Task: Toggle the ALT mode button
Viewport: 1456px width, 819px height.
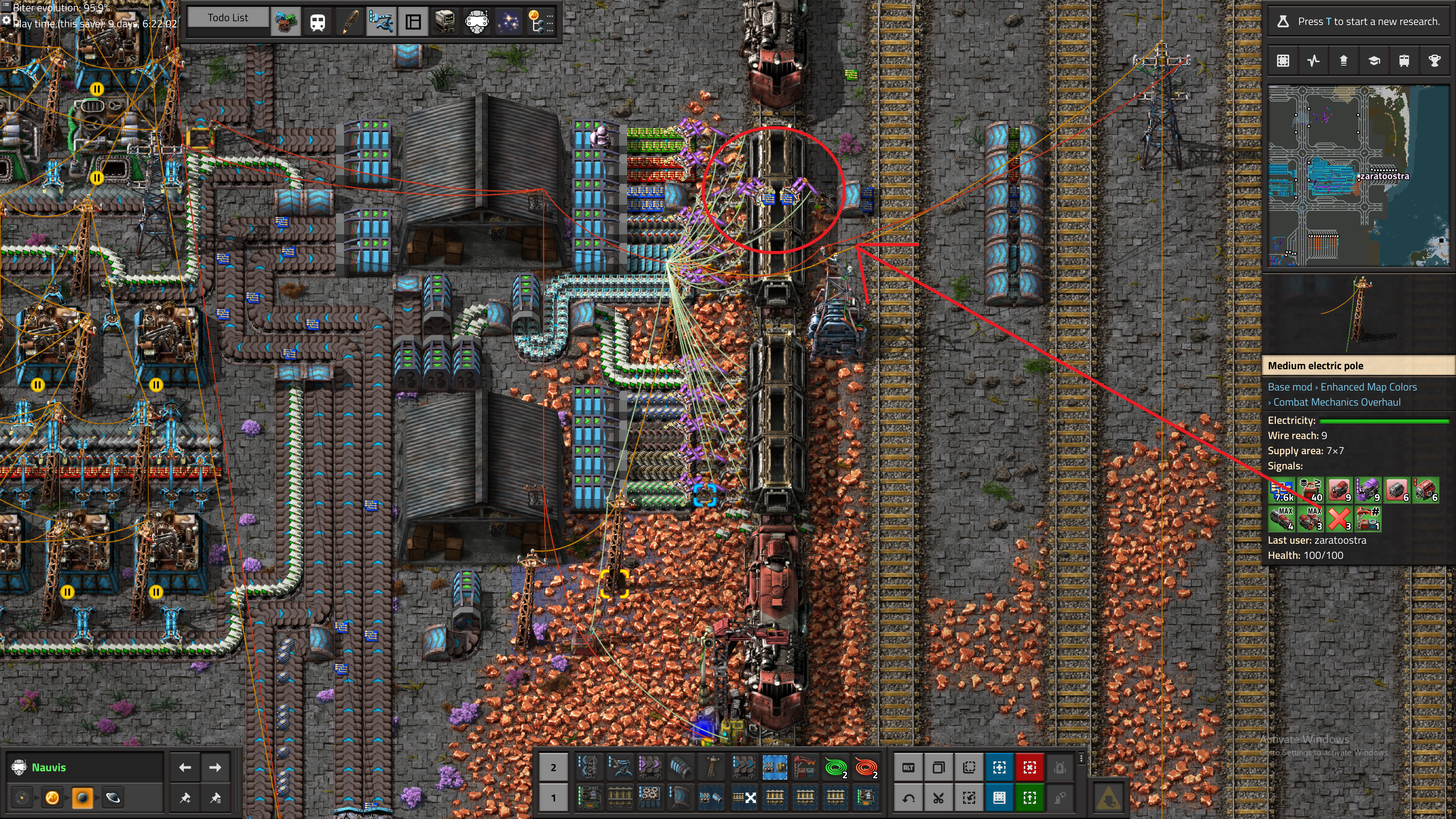Action: (908, 767)
